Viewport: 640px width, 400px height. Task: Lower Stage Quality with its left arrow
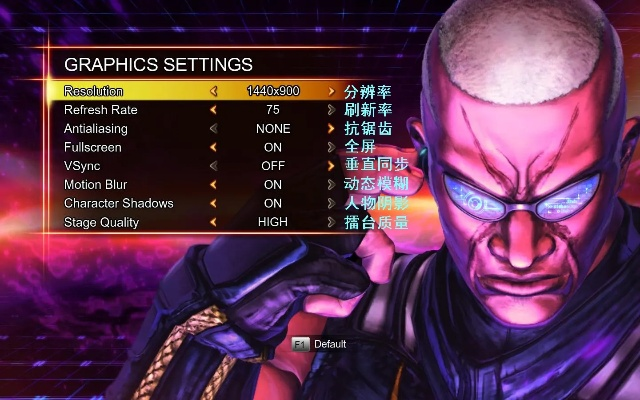(x=213, y=222)
